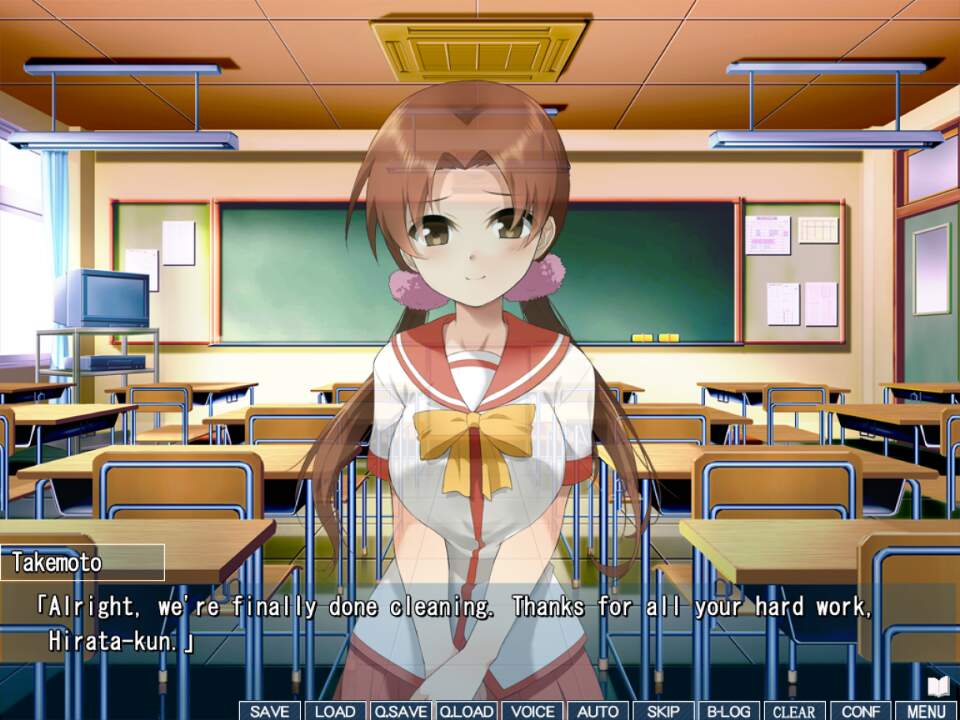Open the LOAD screen
Screen dimensions: 960x720
tap(335, 711)
